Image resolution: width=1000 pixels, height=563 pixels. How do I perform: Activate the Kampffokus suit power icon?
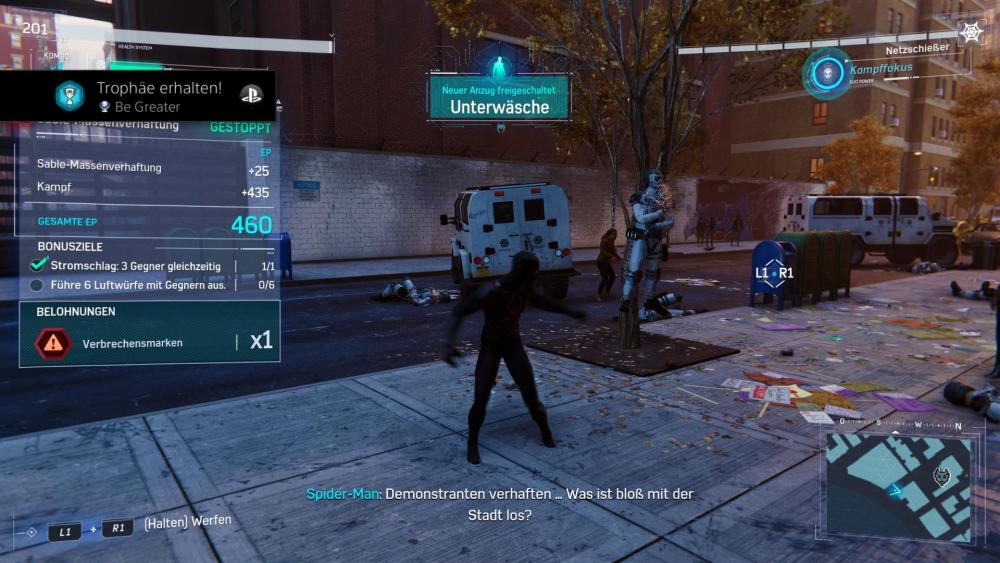[x=827, y=72]
